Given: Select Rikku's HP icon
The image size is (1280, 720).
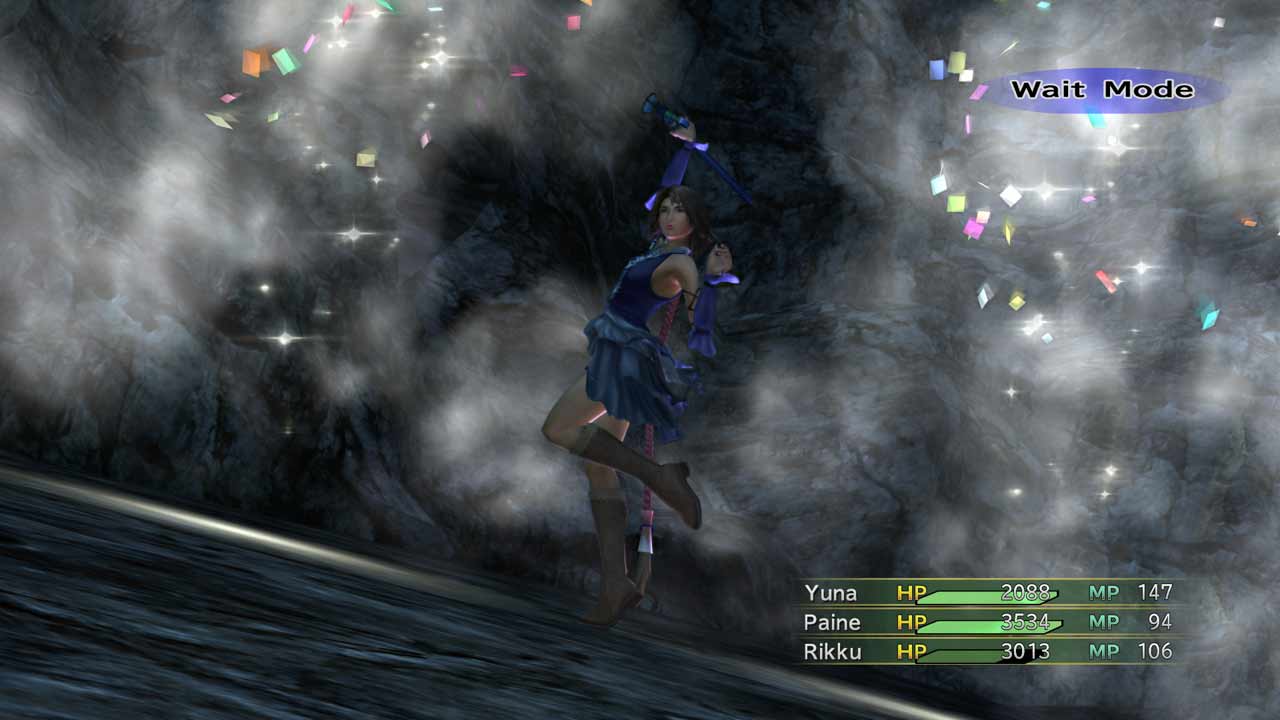Looking at the screenshot, I should pos(912,651).
